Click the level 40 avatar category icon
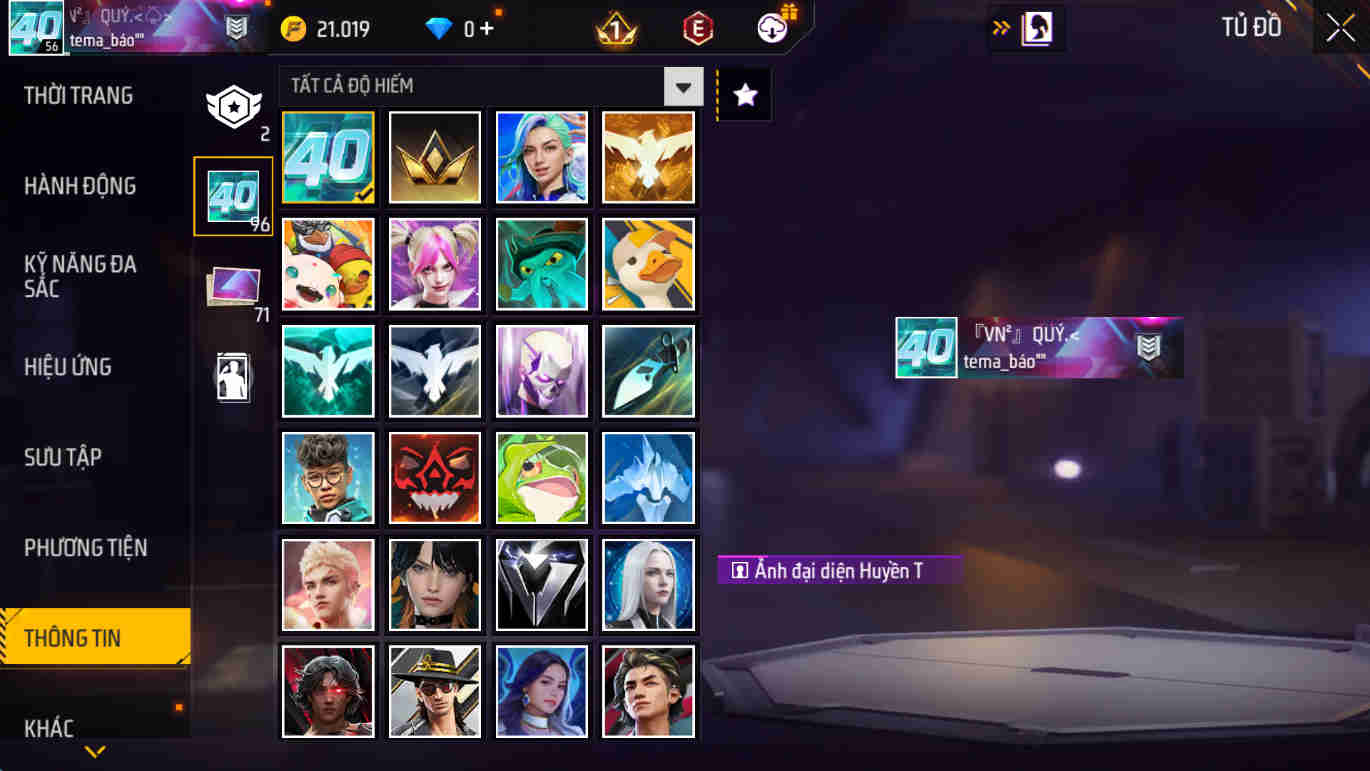This screenshot has height=771, width=1370. coord(233,195)
